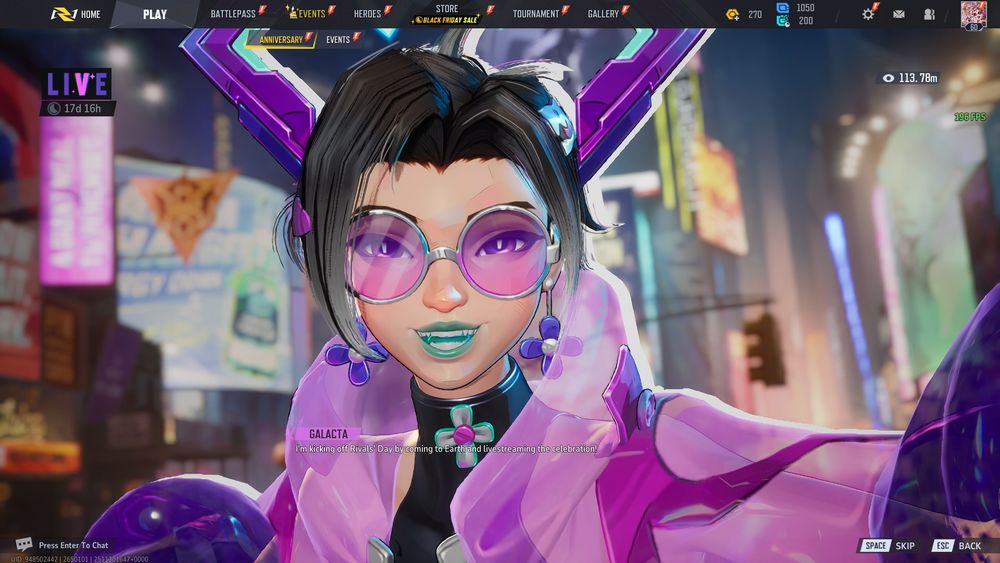1000x563 pixels.
Task: Open the friends list icon
Action: point(929,14)
